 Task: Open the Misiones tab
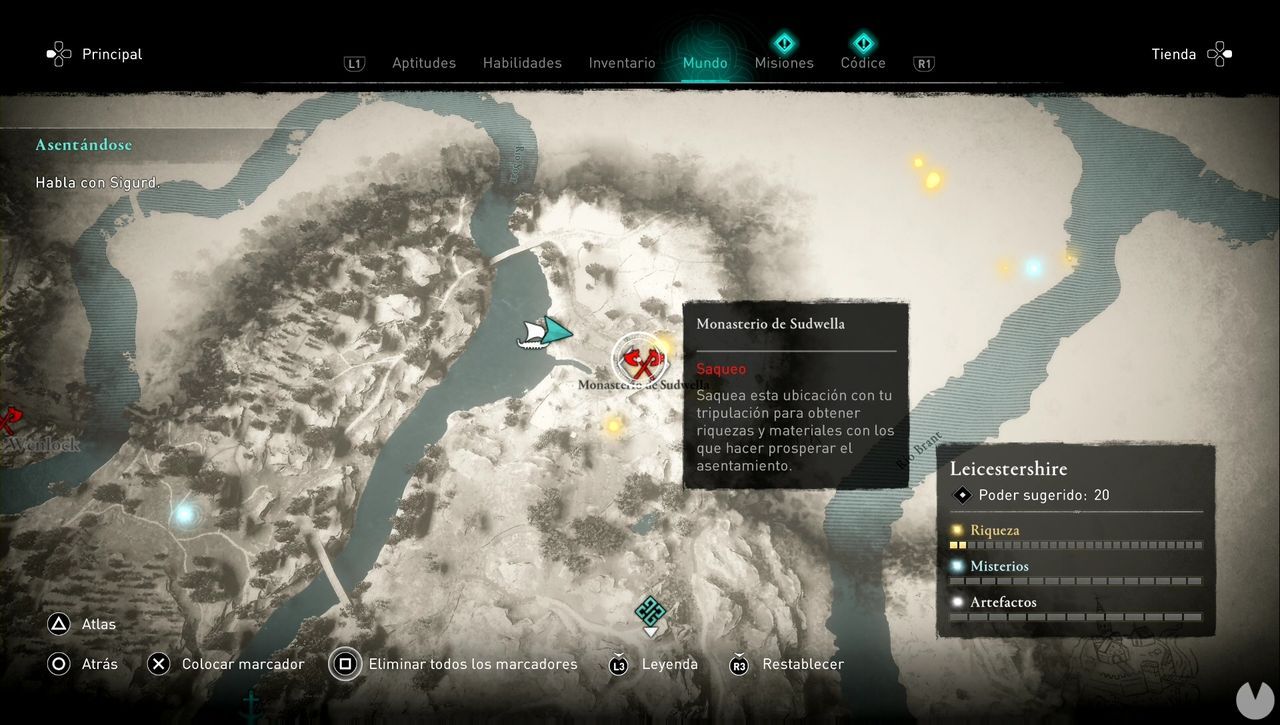tap(784, 62)
